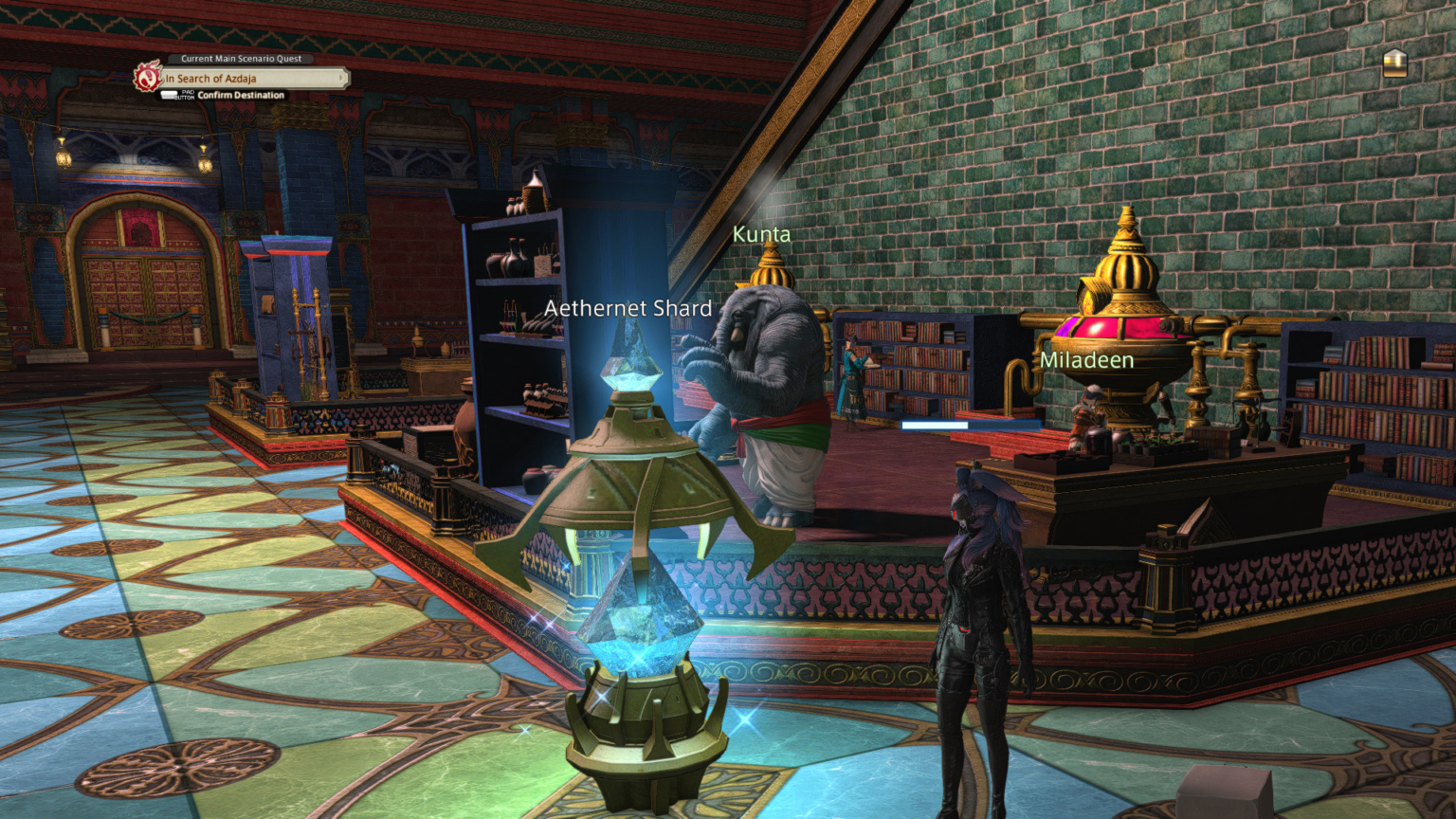
Task: Click the Kunta nameplate
Action: pyautogui.click(x=763, y=233)
